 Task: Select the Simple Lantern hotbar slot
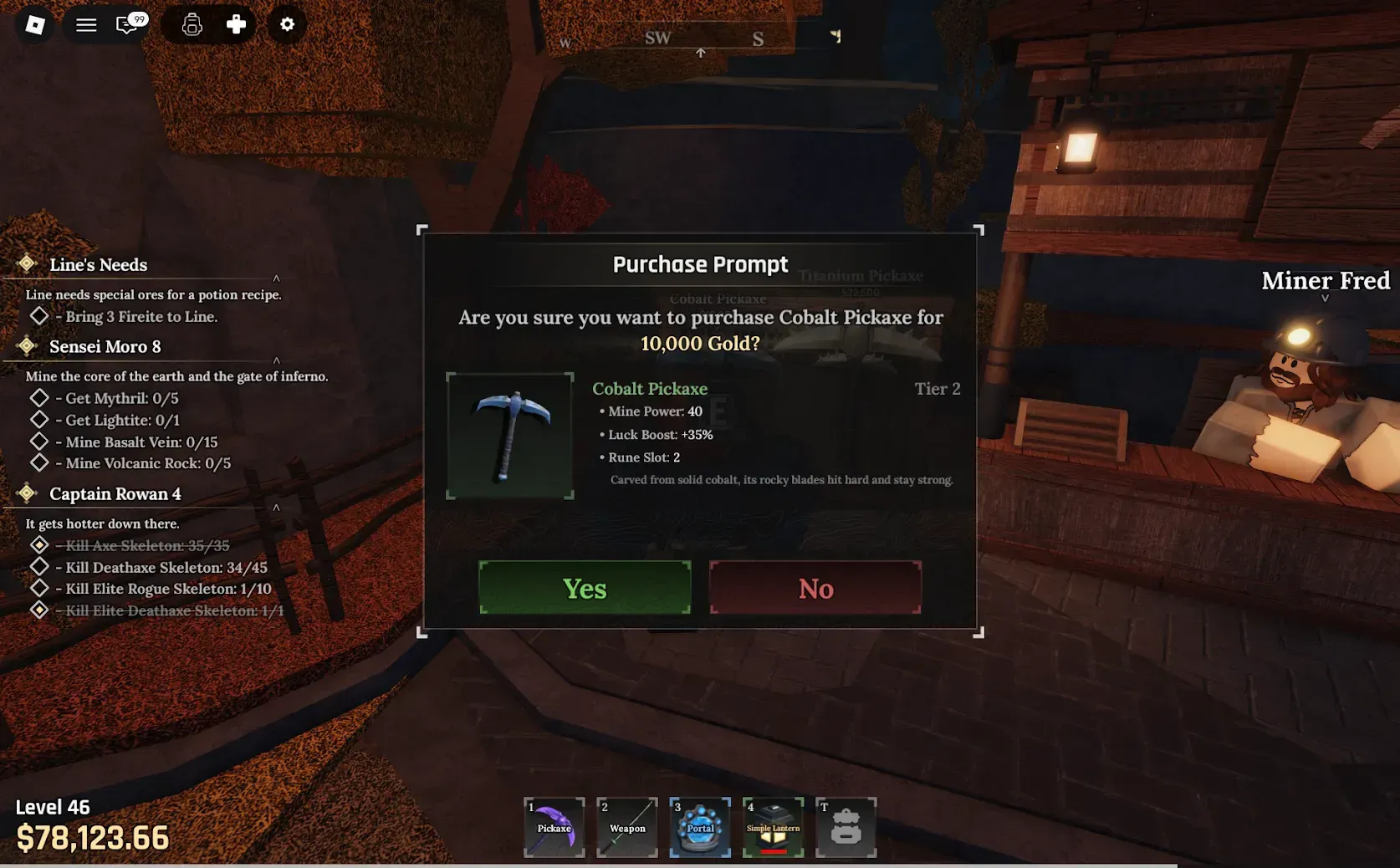pos(773,827)
